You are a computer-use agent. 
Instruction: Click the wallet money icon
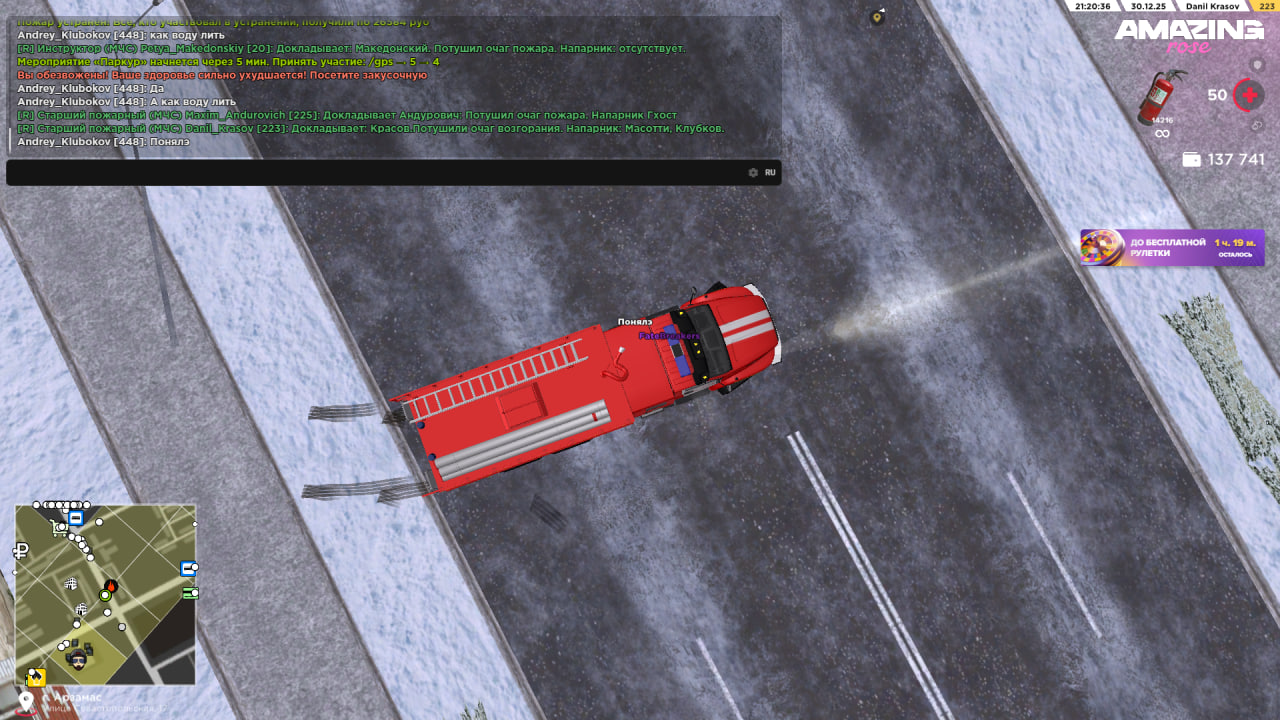1191,160
